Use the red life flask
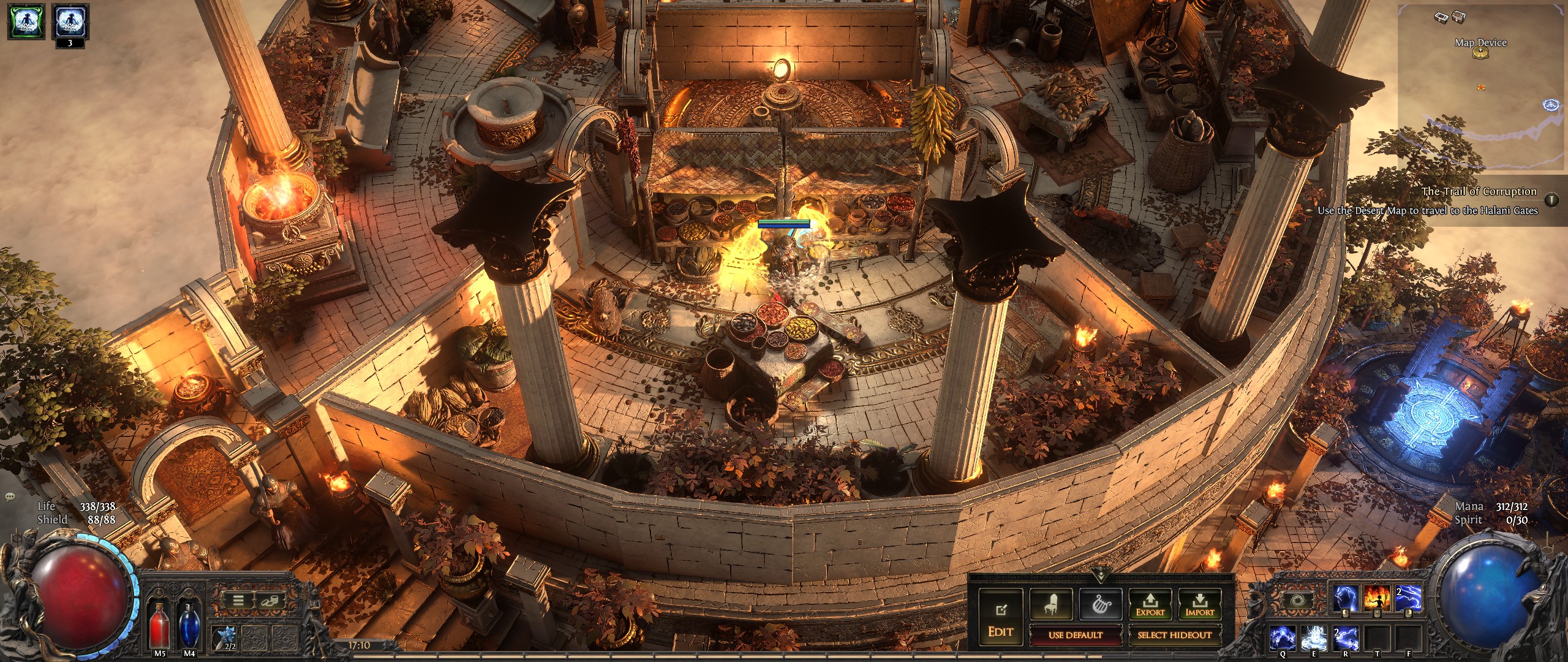 (160, 623)
